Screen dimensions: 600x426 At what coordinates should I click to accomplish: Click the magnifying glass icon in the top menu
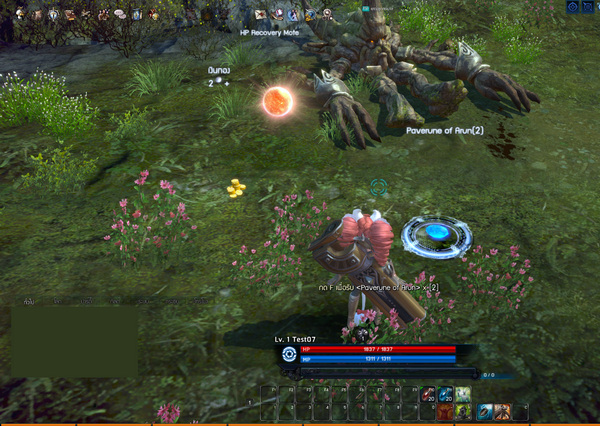click(327, 14)
